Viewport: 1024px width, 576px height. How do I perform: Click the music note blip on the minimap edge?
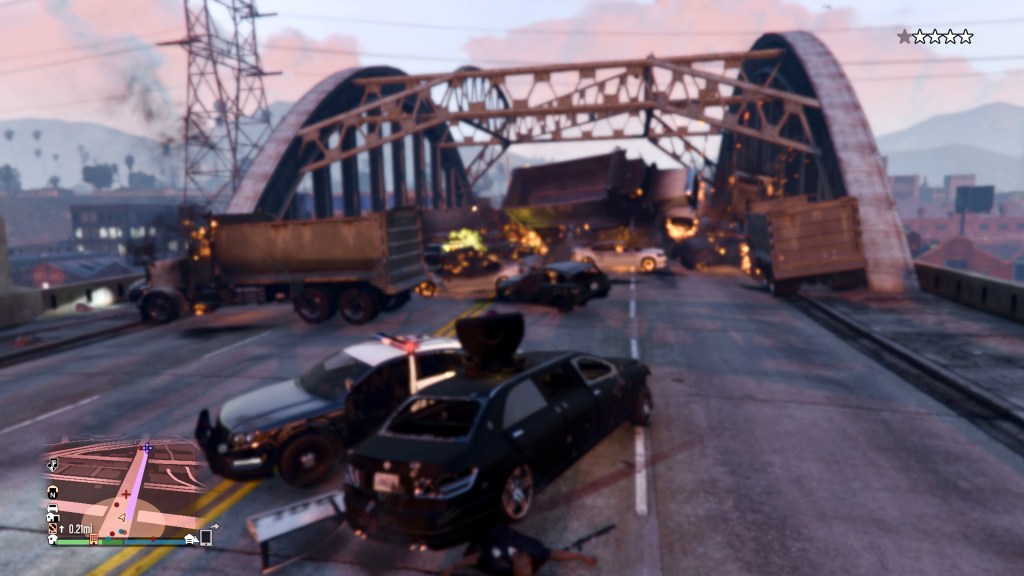pyautogui.click(x=53, y=466)
